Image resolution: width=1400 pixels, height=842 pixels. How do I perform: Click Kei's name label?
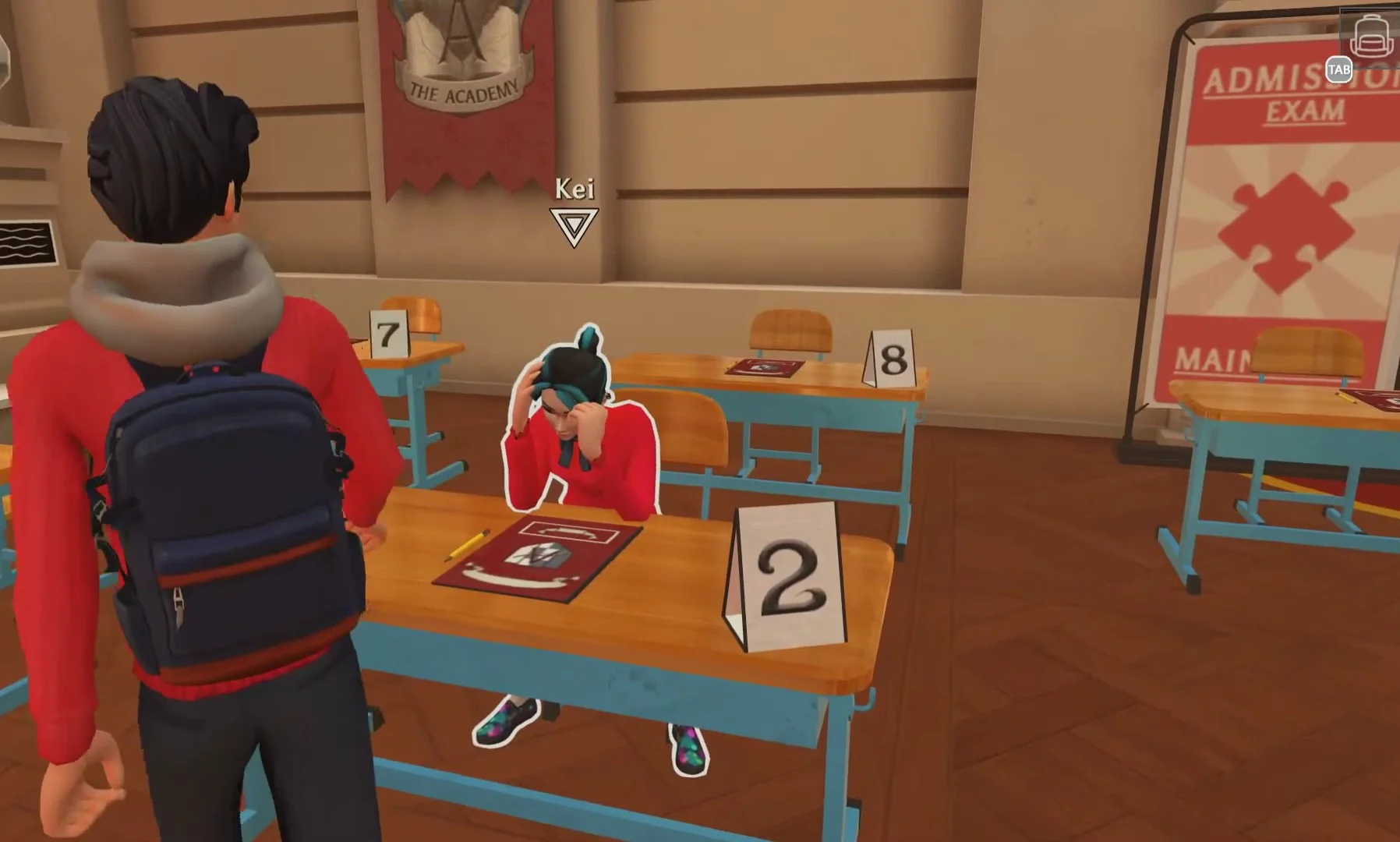pos(574,187)
